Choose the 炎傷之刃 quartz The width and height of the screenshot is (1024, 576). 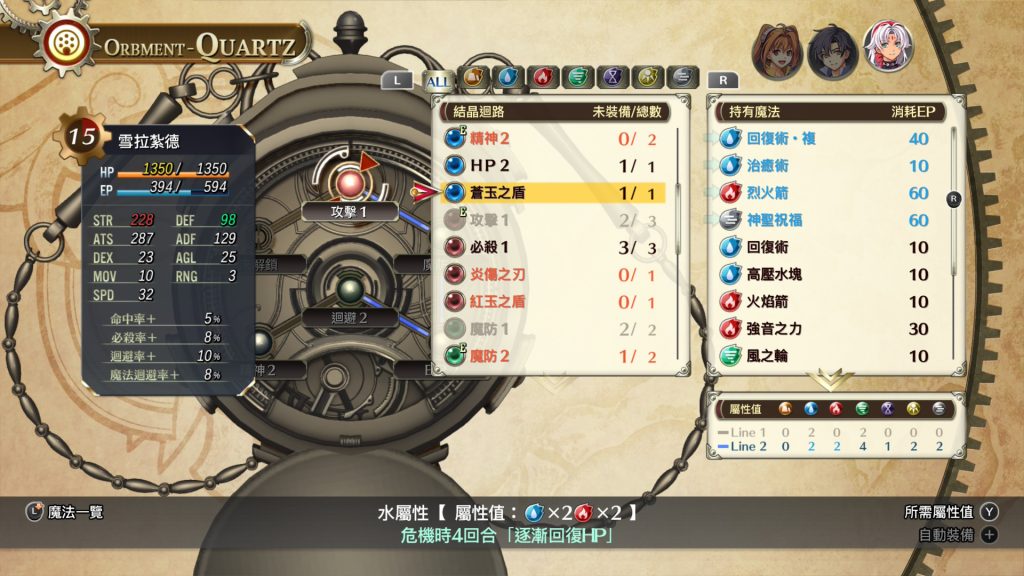tap(553, 274)
